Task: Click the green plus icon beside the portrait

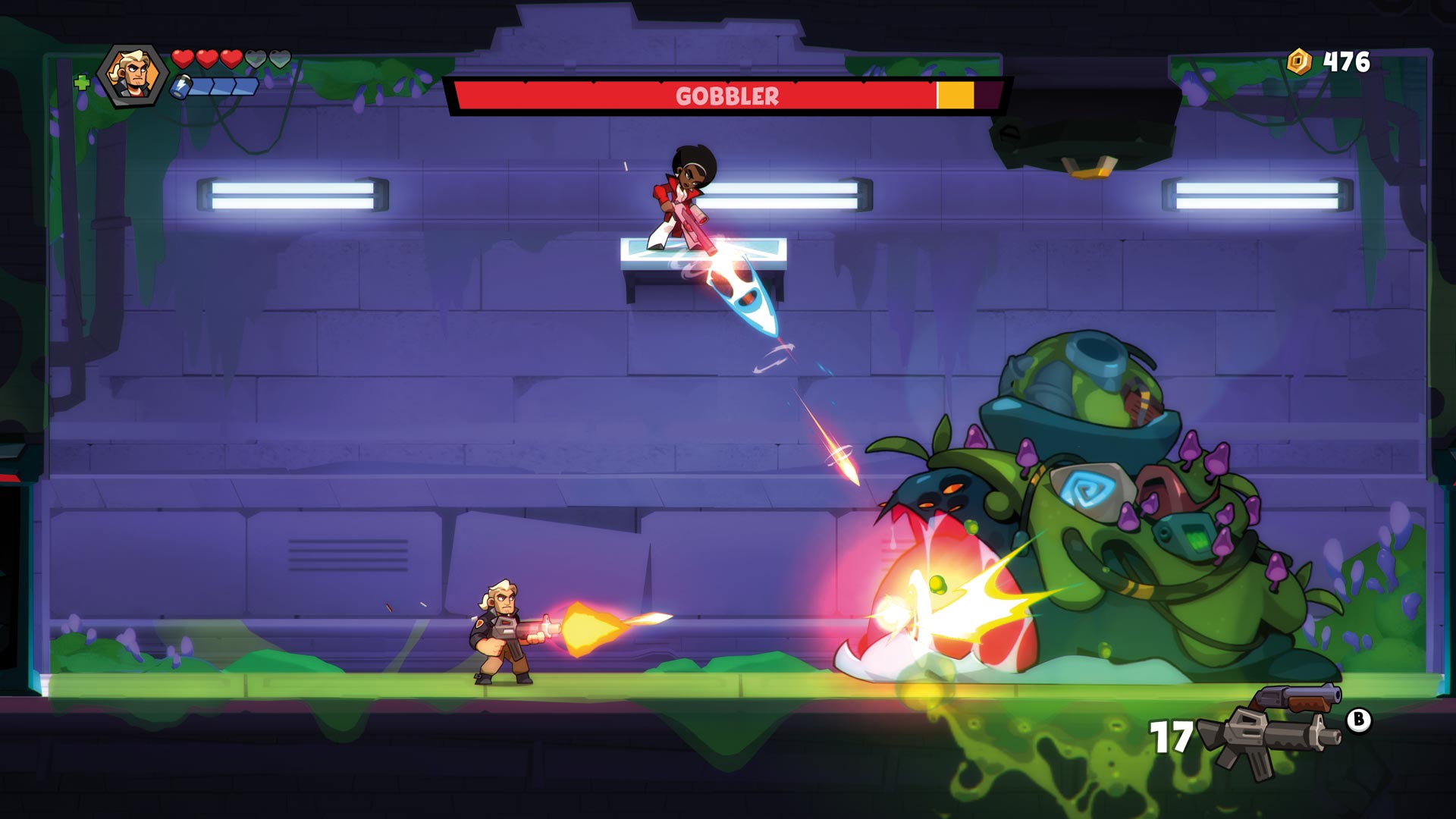Action: tap(82, 82)
